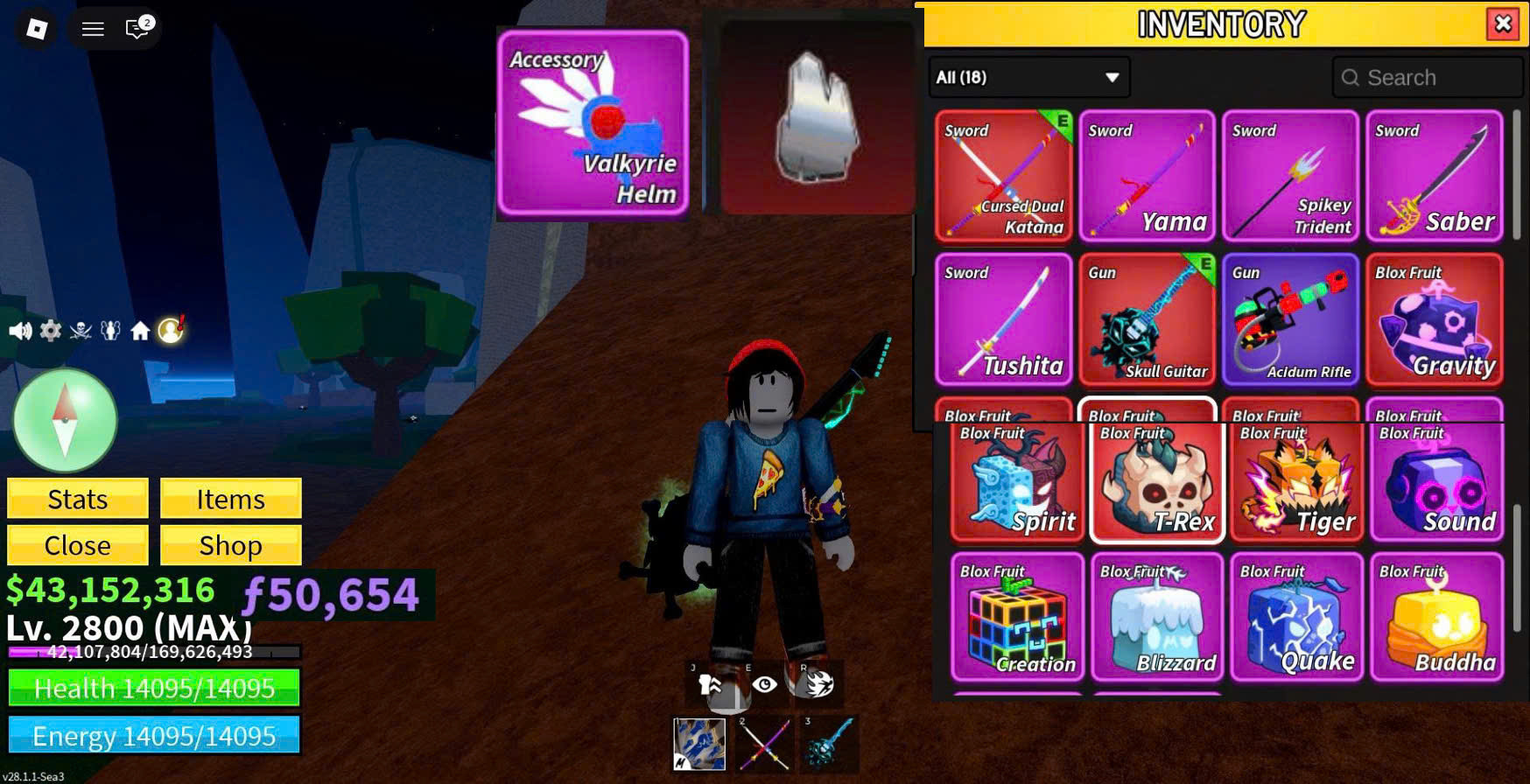Click the green compass
Viewport: 1530px width, 784px height.
tap(65, 420)
